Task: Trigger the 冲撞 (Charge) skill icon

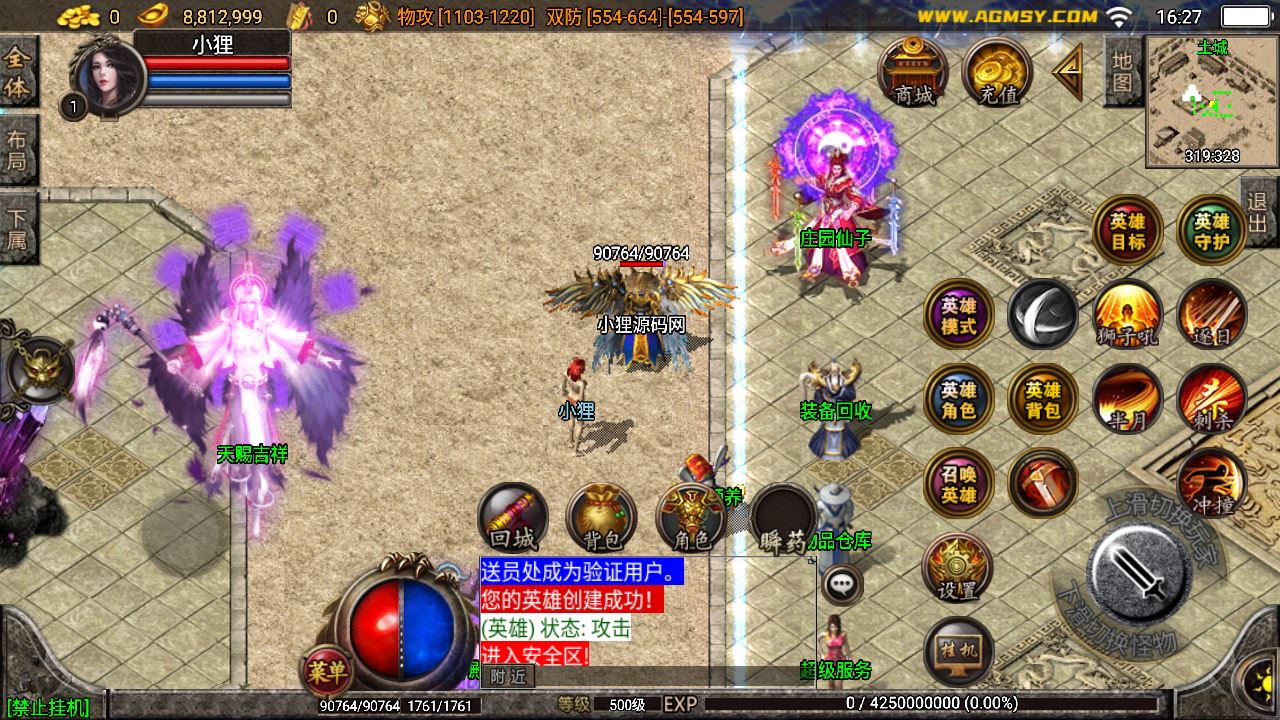Action: (1211, 480)
